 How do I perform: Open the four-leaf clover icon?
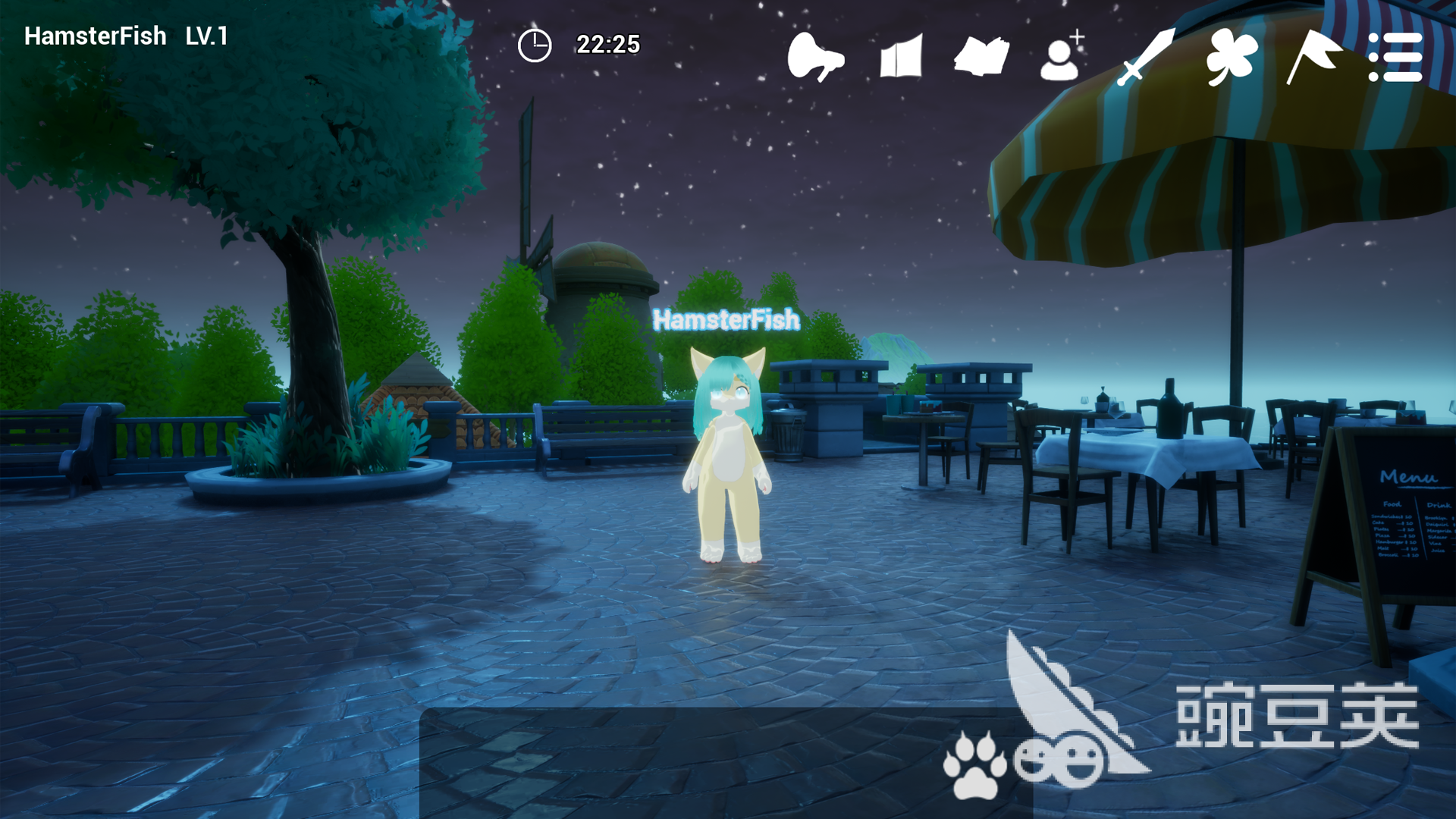tap(1232, 57)
